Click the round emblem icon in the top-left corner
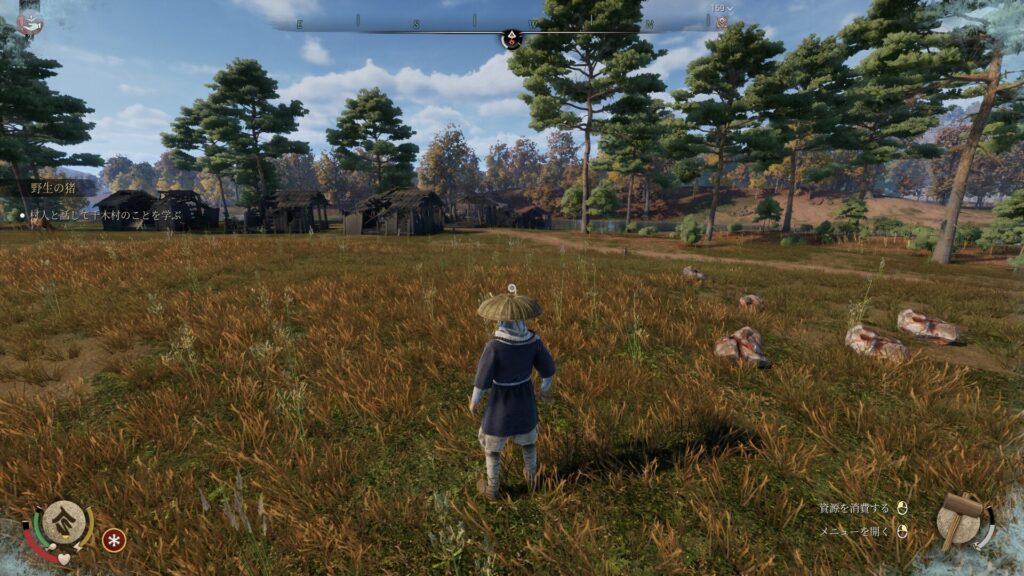This screenshot has height=576, width=1024. [x=30, y=21]
